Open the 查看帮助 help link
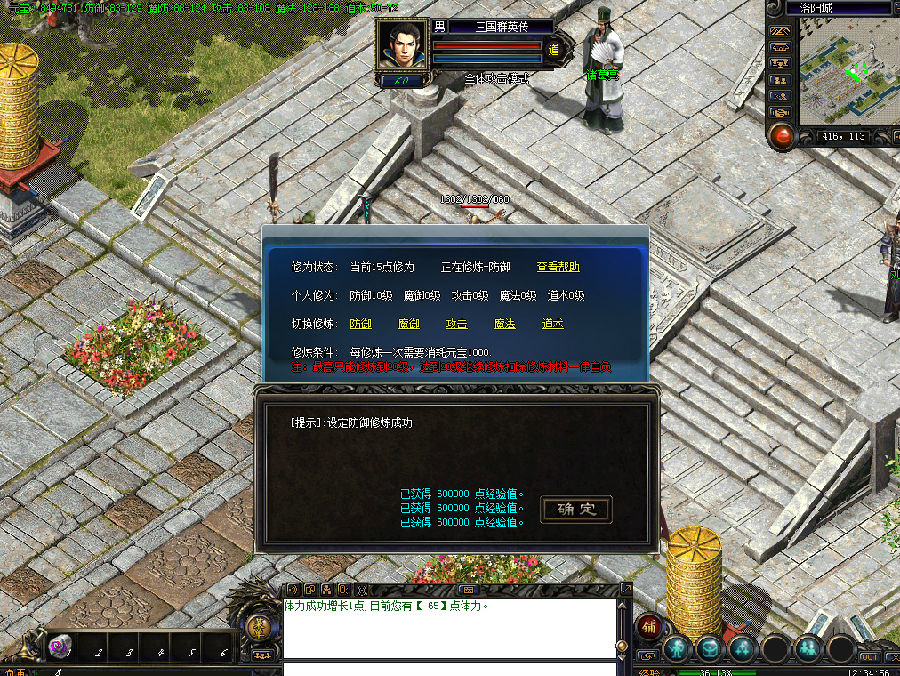The height and width of the screenshot is (676, 900). 557,267
